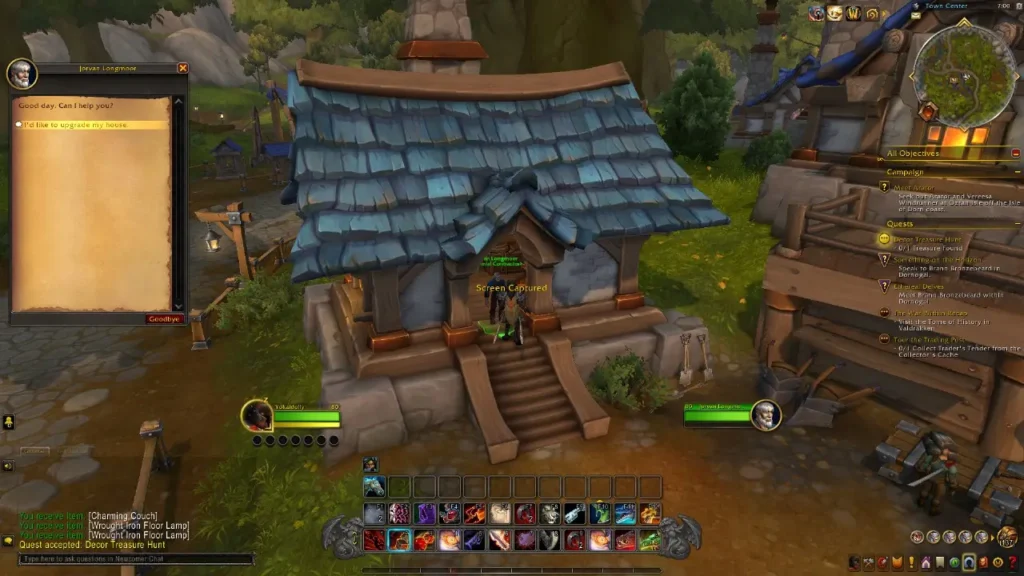Click the Town Center zone label
This screenshot has width=1024, height=576.
948,6
